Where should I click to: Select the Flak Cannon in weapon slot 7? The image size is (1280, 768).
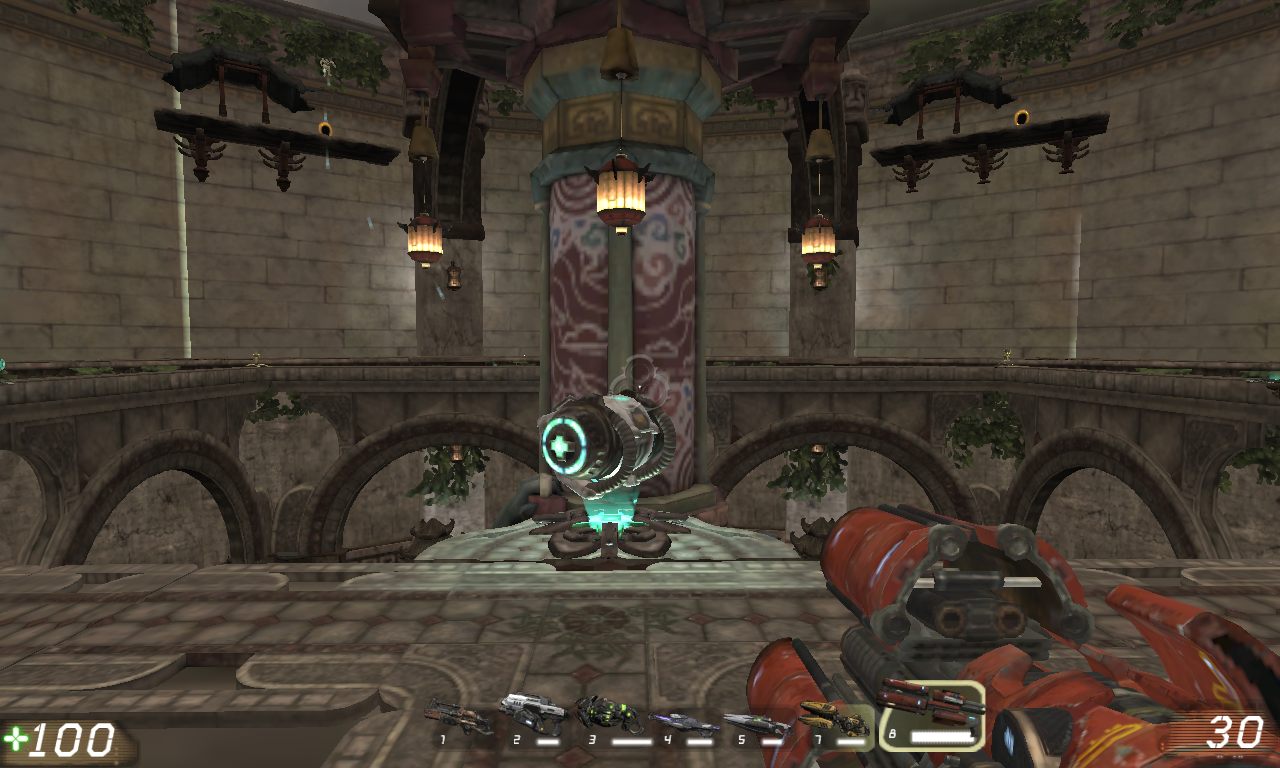point(833,720)
